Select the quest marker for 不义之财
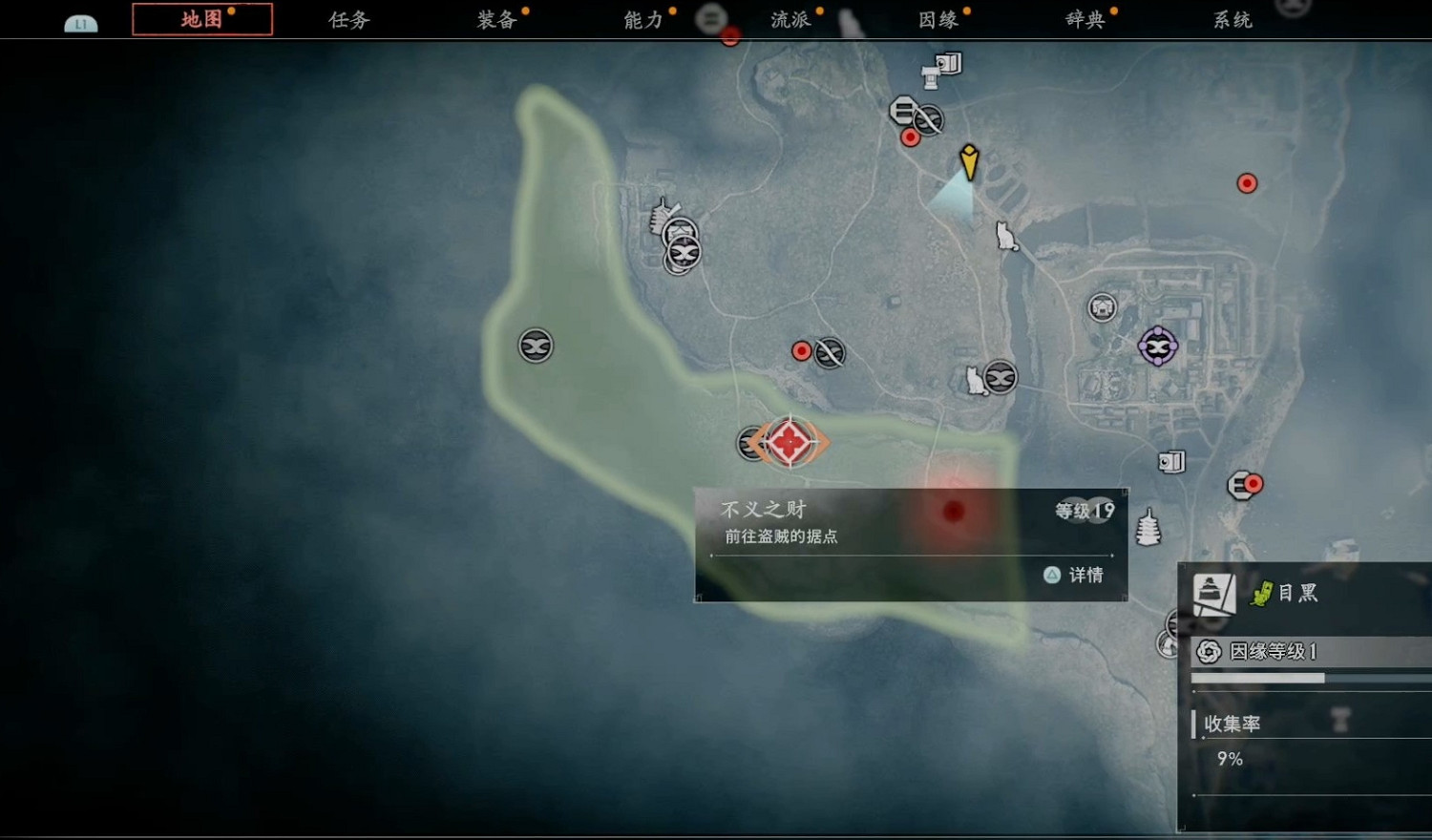1432x840 pixels. pos(789,441)
